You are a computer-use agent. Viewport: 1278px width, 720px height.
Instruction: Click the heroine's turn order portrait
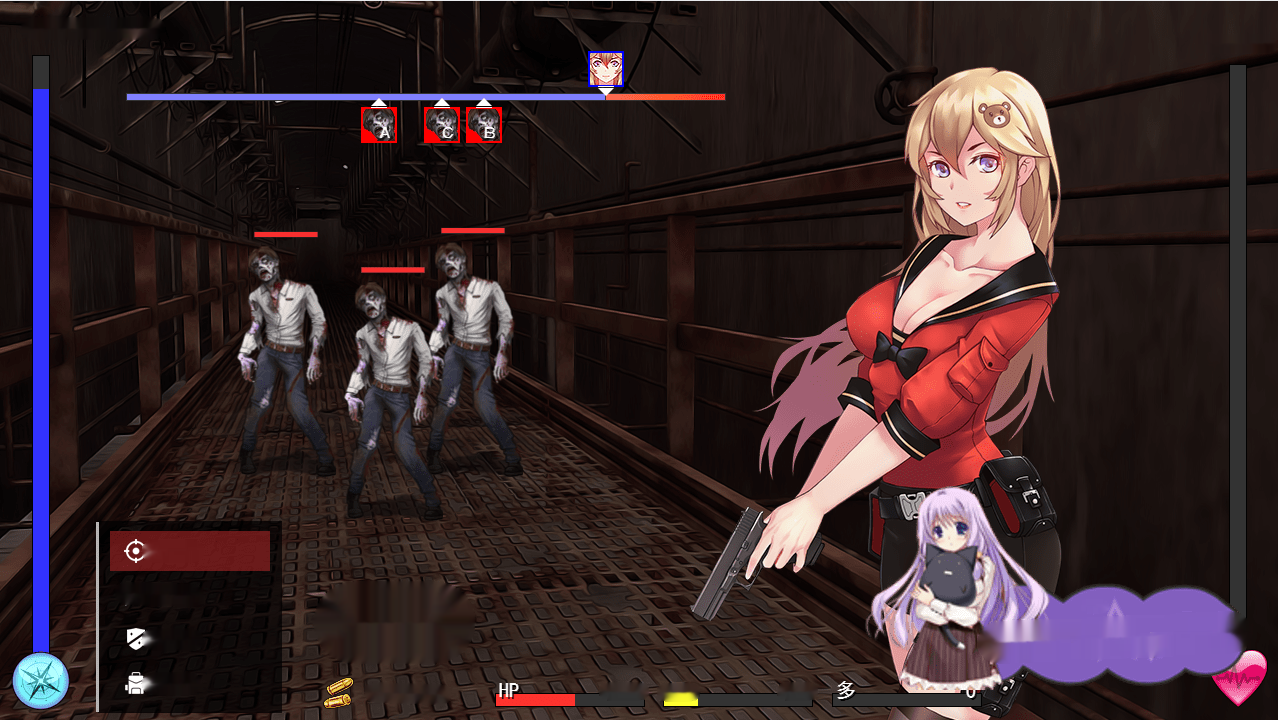605,69
